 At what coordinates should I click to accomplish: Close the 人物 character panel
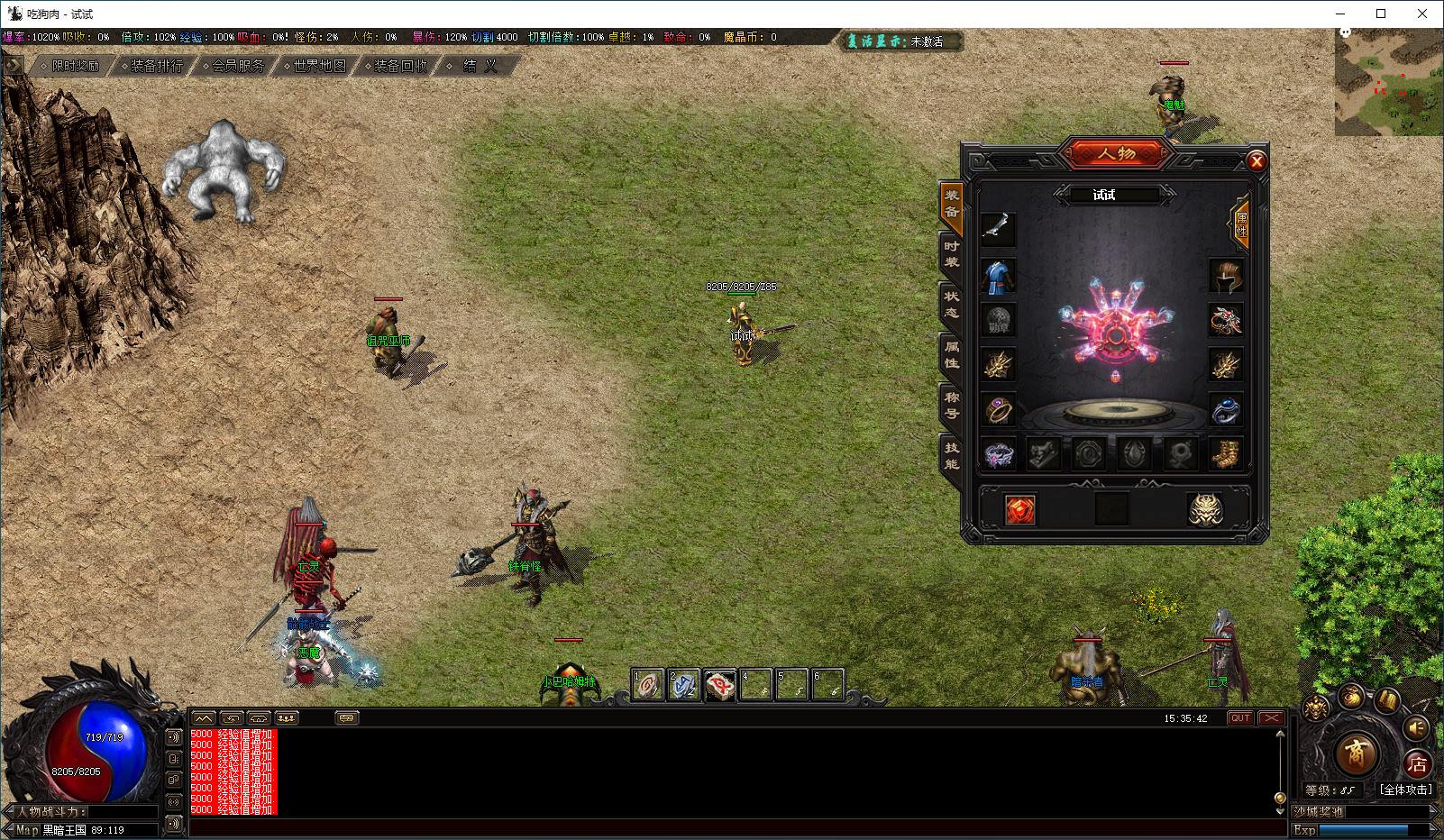tap(1257, 161)
